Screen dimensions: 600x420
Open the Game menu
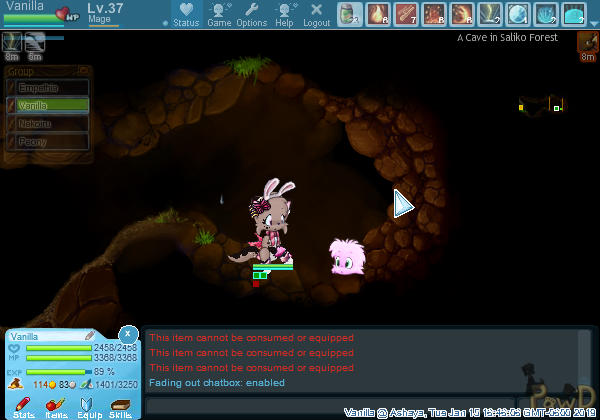coord(219,14)
